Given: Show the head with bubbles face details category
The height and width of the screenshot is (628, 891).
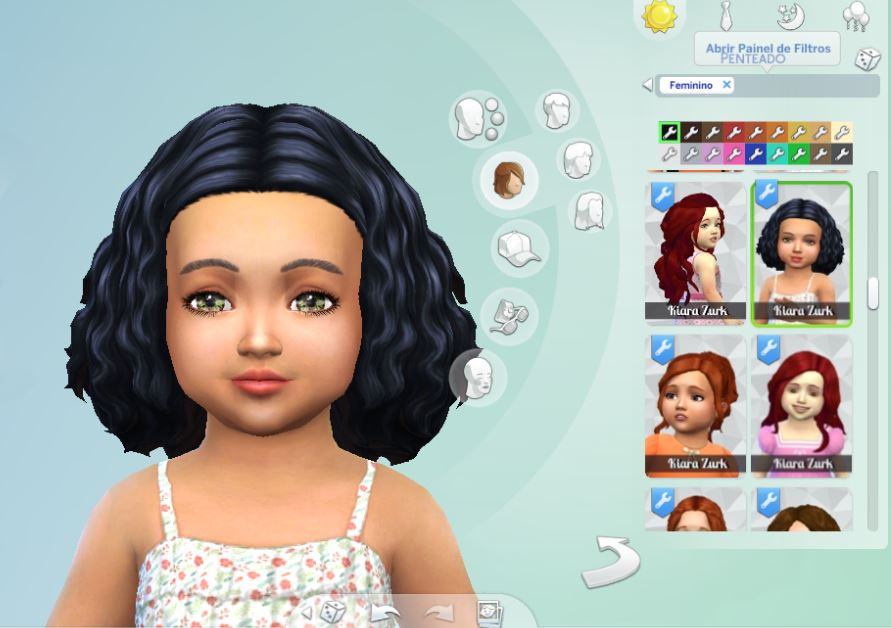Looking at the screenshot, I should 479,119.
